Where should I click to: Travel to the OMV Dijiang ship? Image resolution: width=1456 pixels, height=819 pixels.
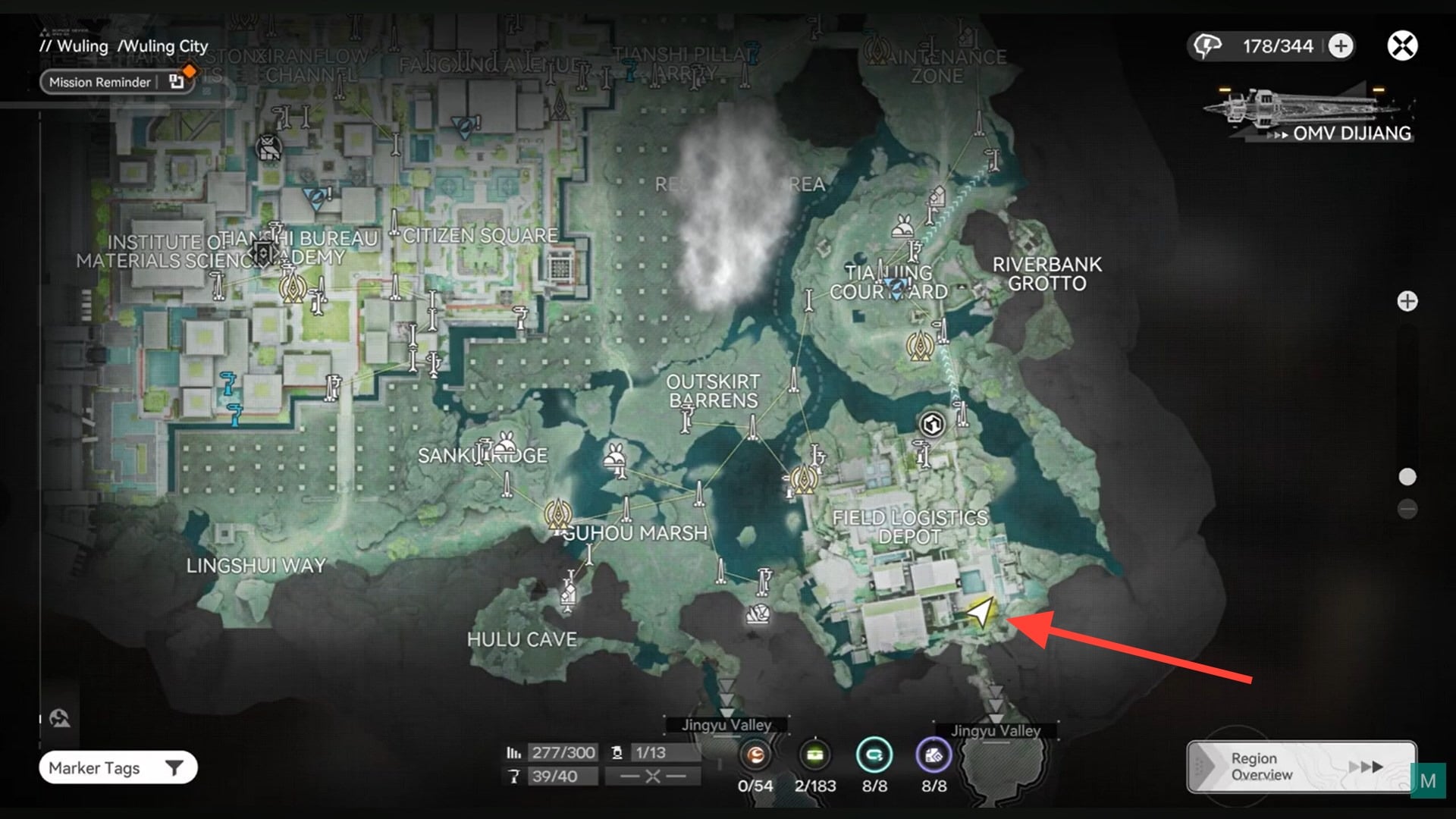(1310, 115)
